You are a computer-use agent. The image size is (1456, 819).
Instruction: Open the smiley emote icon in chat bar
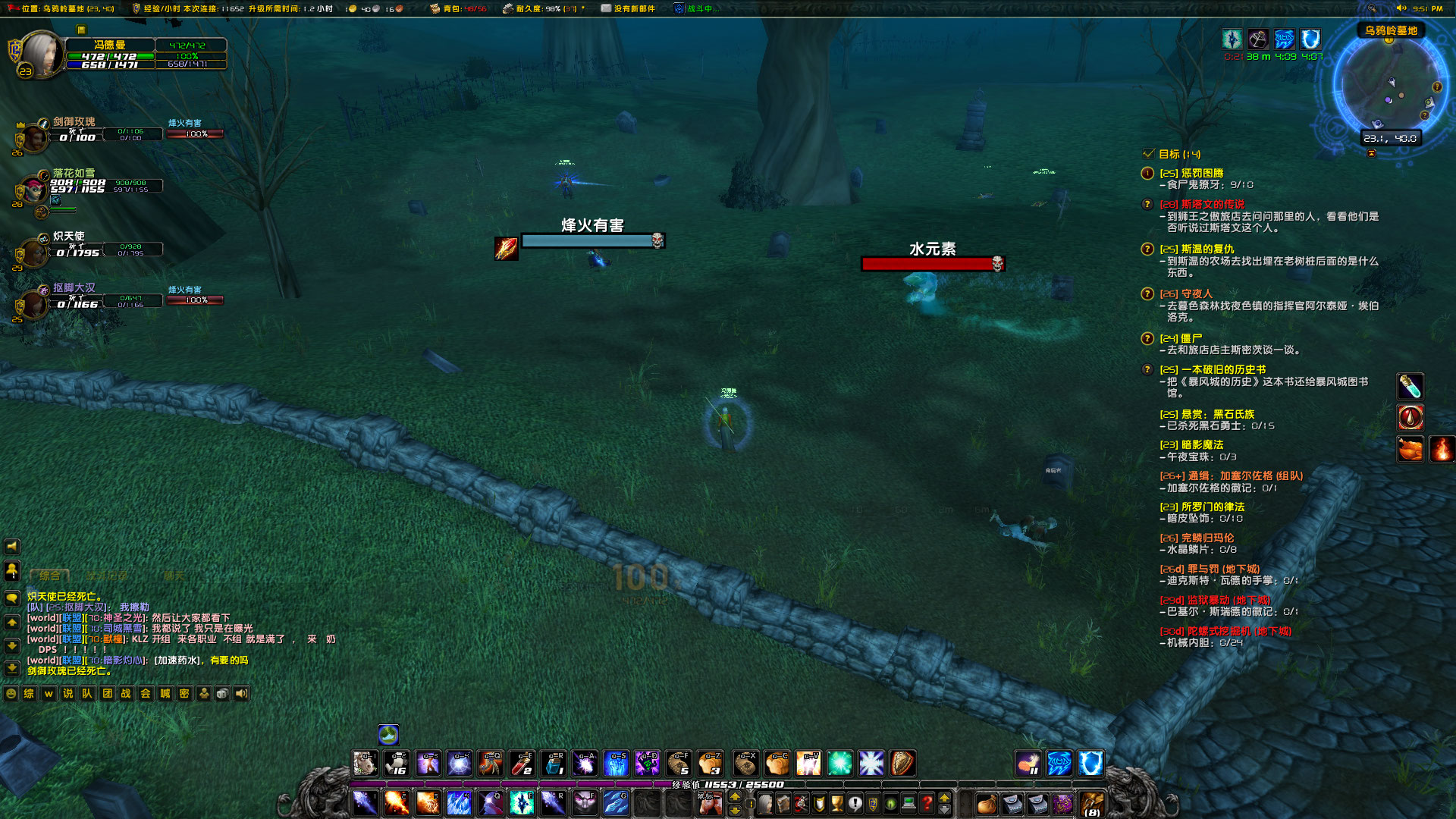(10, 692)
